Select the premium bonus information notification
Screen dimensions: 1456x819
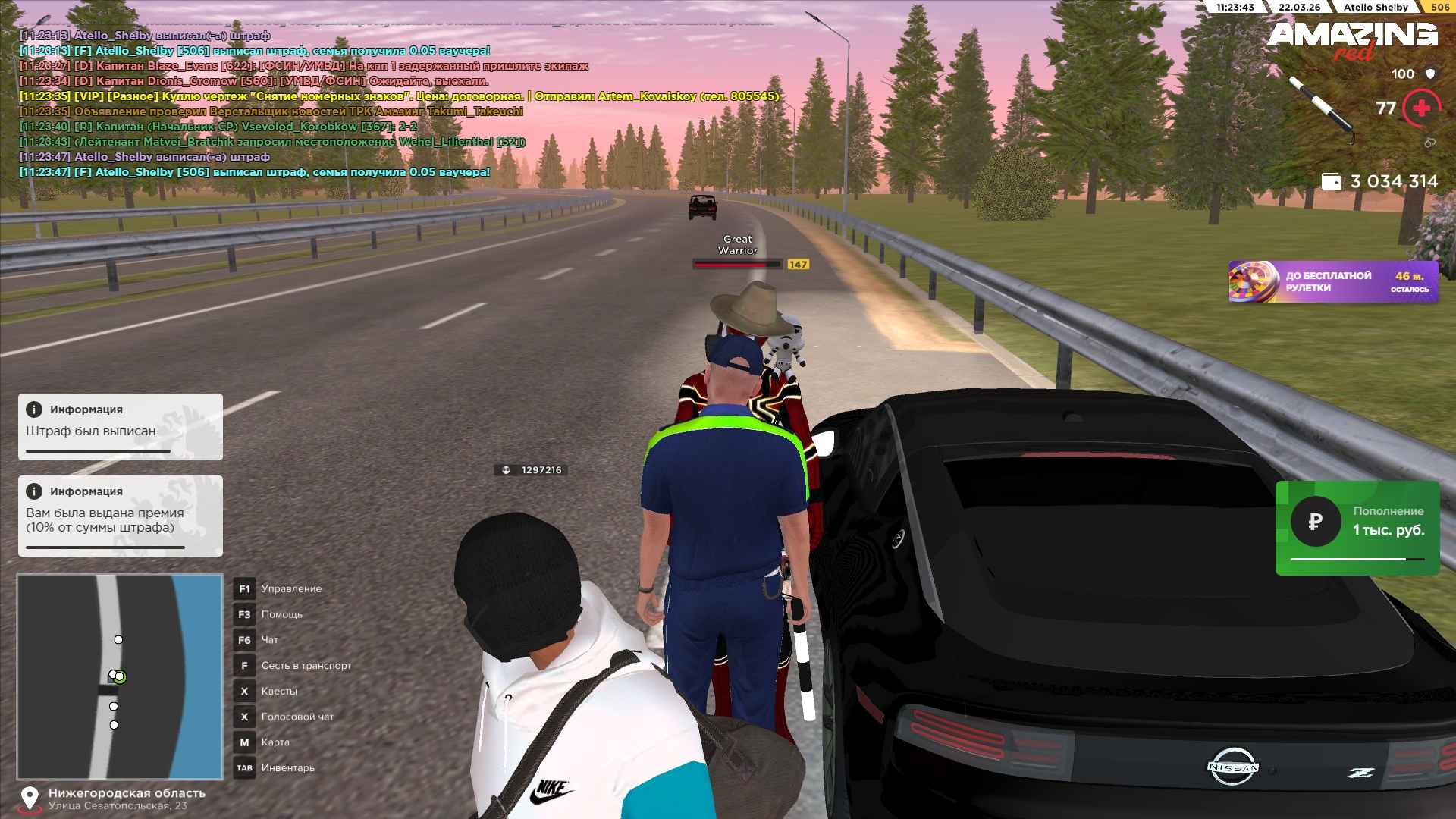pos(120,516)
